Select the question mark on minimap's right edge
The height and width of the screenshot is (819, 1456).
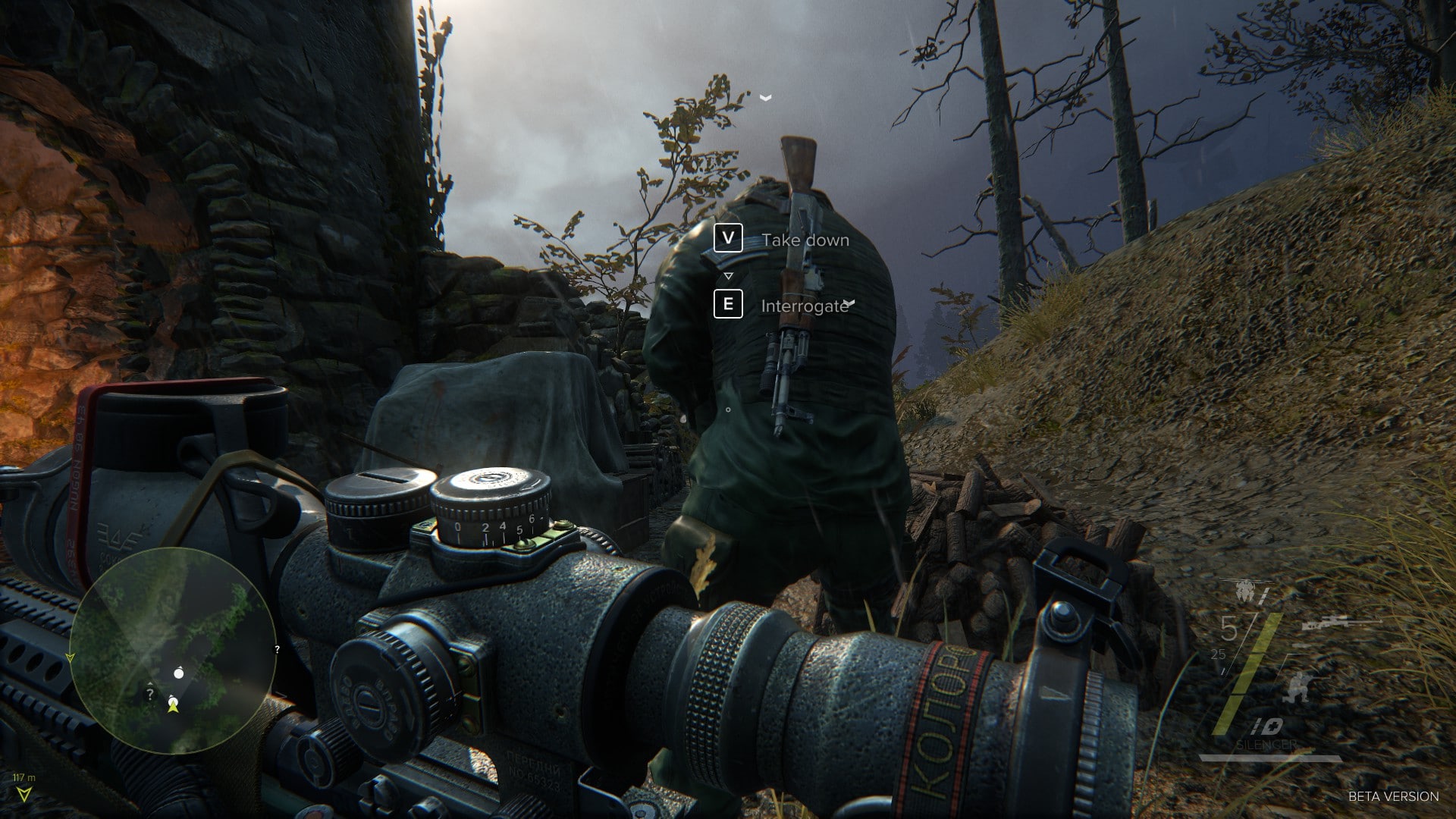tap(277, 649)
